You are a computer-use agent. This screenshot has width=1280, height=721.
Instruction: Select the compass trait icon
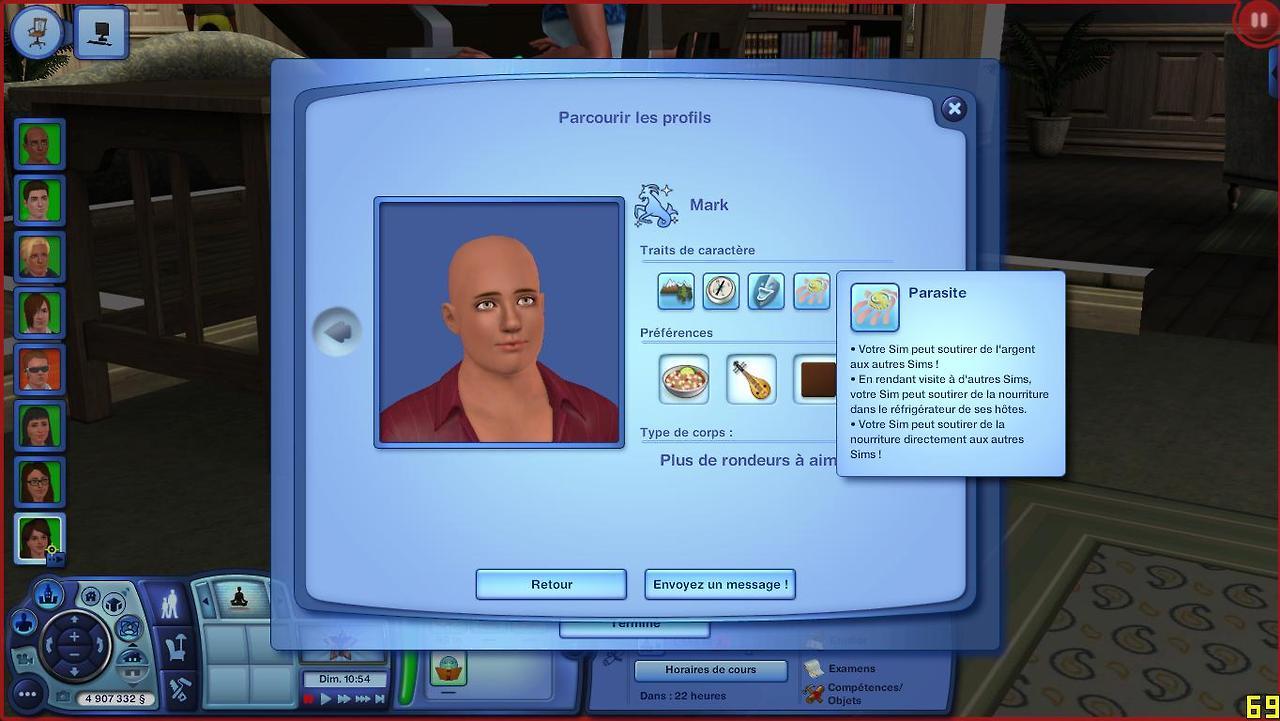click(721, 291)
